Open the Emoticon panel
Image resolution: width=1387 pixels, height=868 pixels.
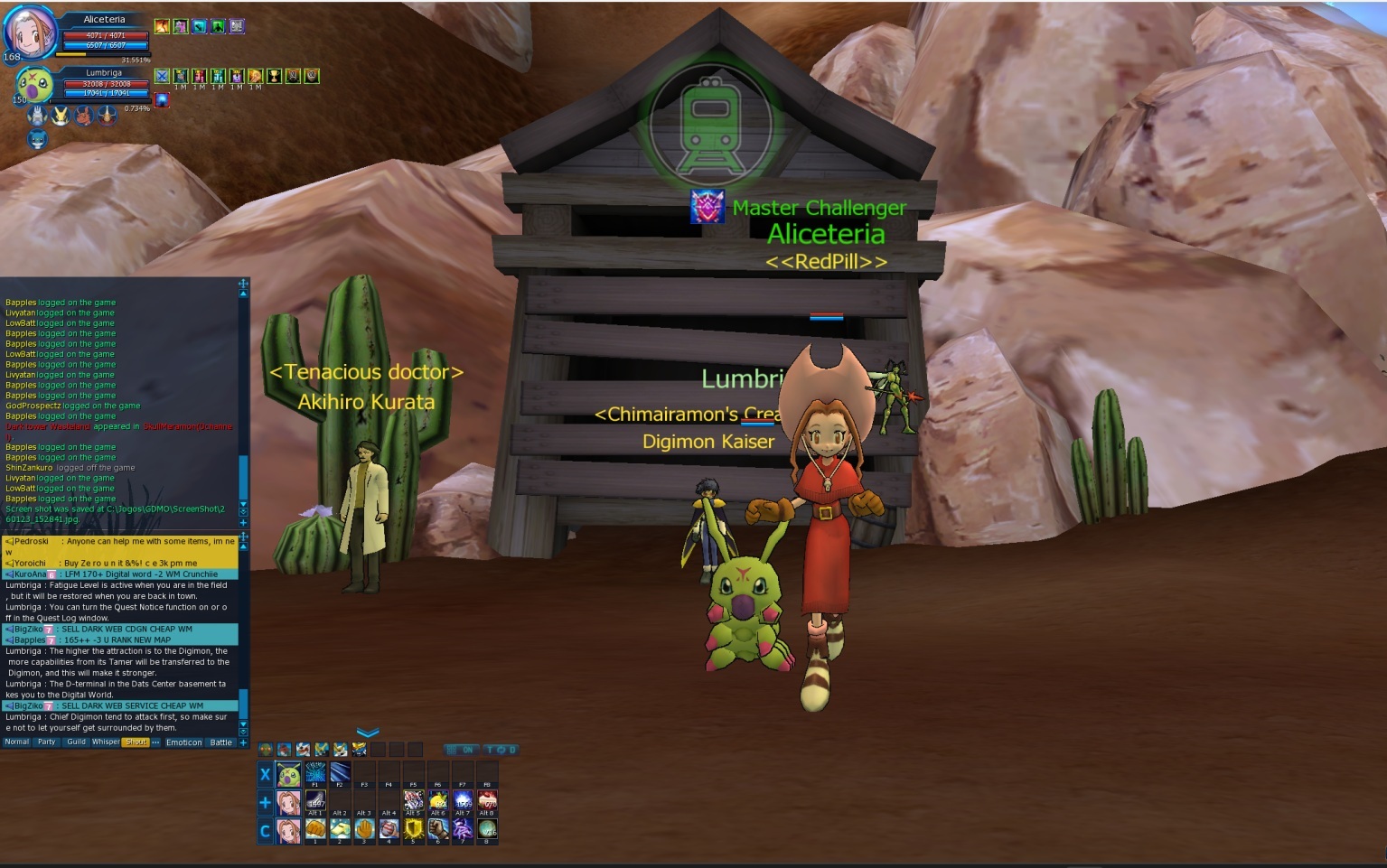[184, 742]
